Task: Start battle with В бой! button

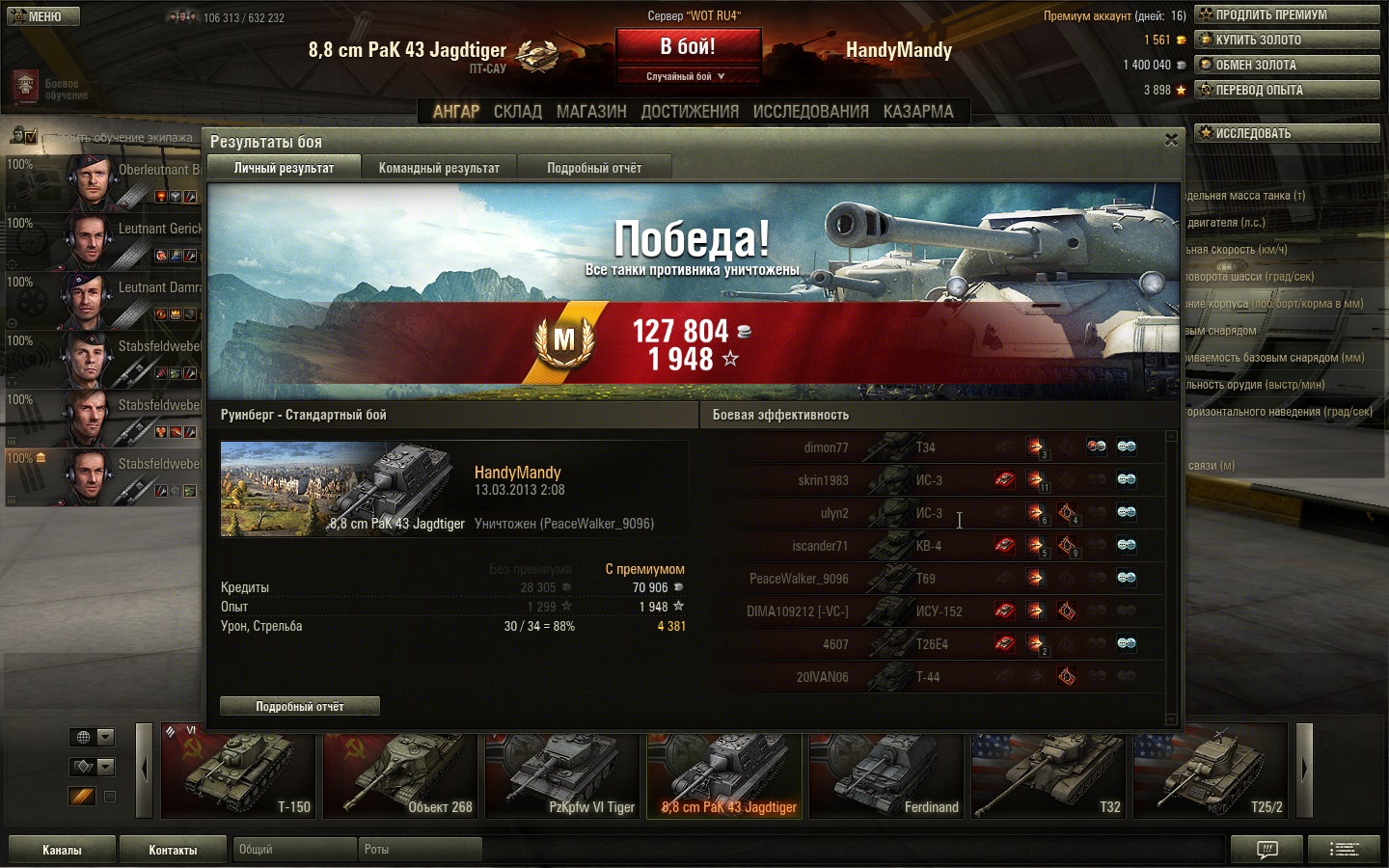Action: [x=688, y=47]
